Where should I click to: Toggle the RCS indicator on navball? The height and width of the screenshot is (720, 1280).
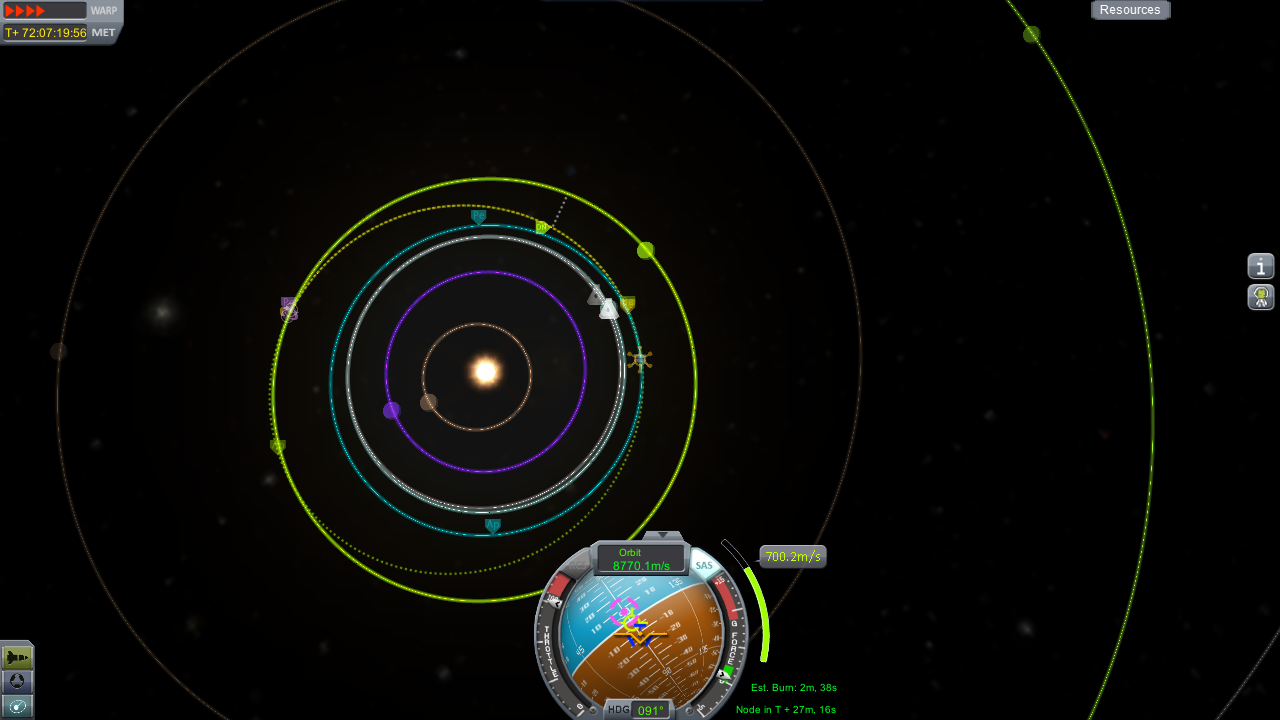(x=580, y=566)
